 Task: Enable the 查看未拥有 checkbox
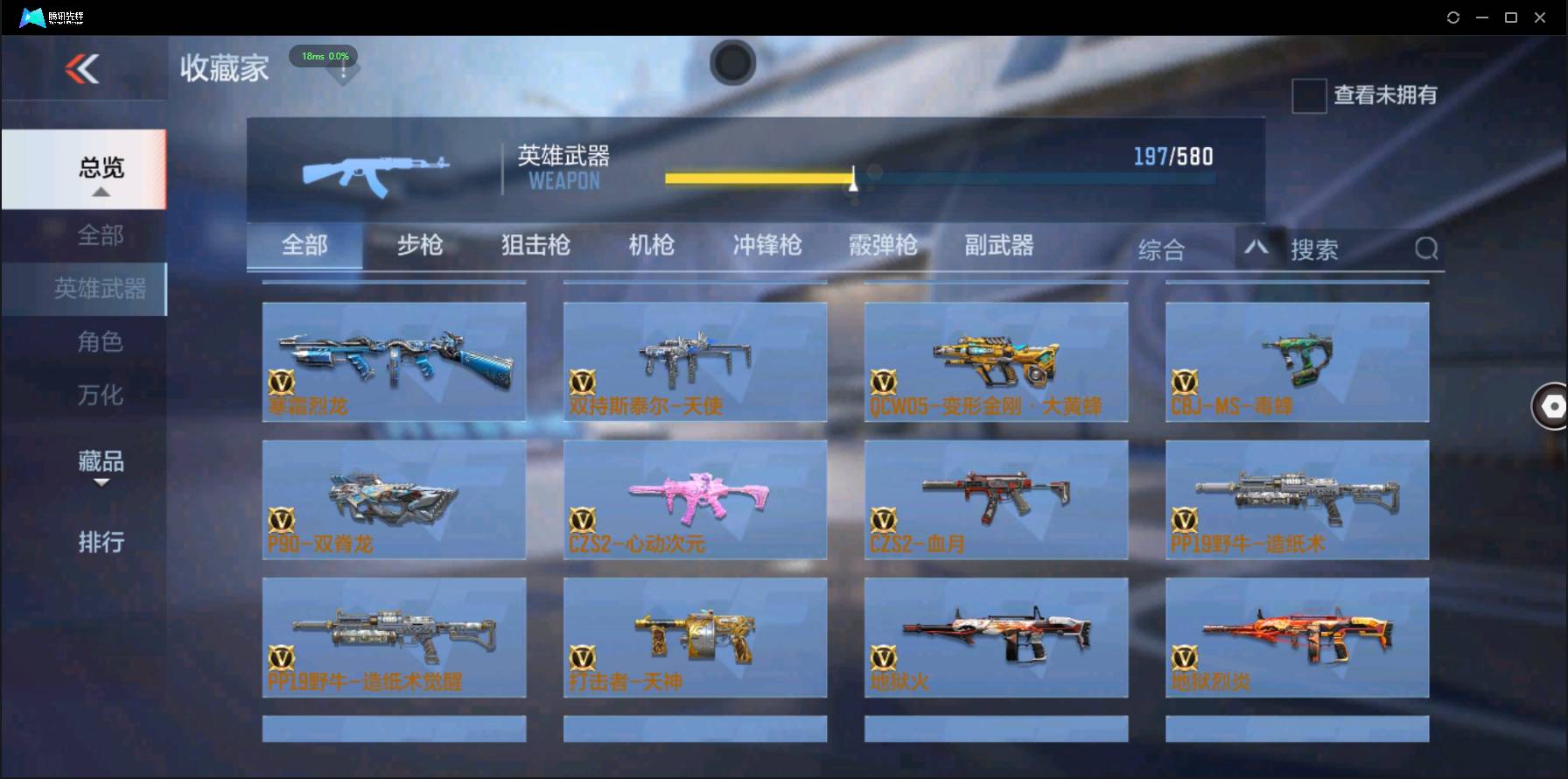1308,96
